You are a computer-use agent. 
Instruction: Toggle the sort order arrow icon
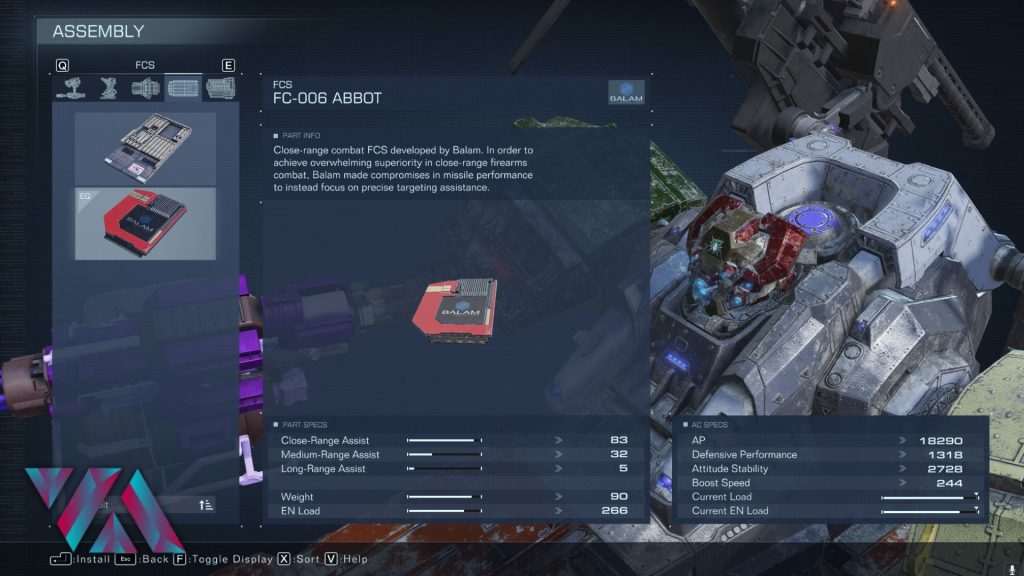(206, 505)
